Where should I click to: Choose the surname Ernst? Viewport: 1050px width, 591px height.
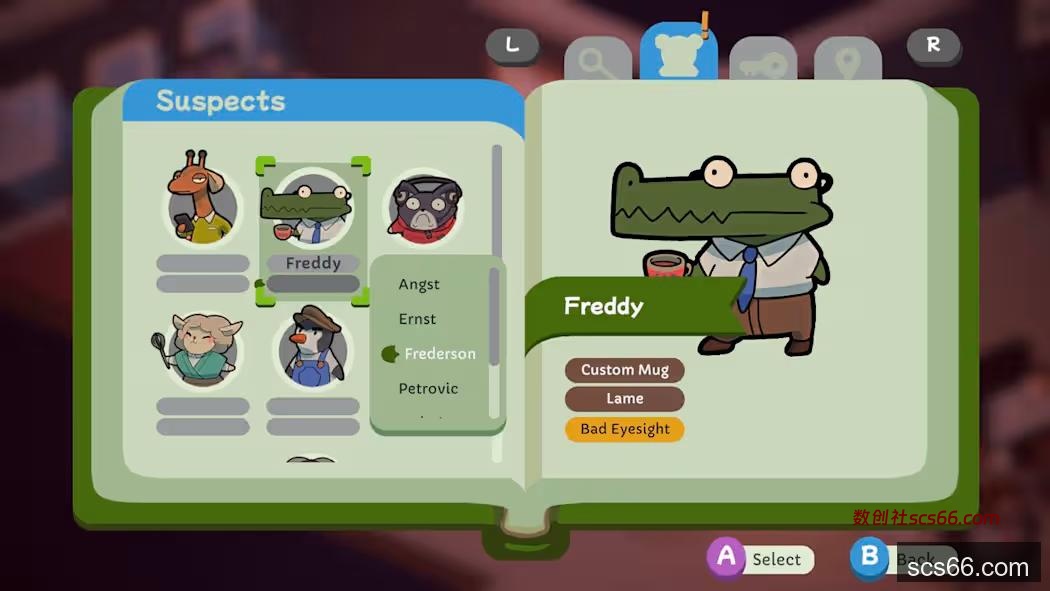pos(417,319)
